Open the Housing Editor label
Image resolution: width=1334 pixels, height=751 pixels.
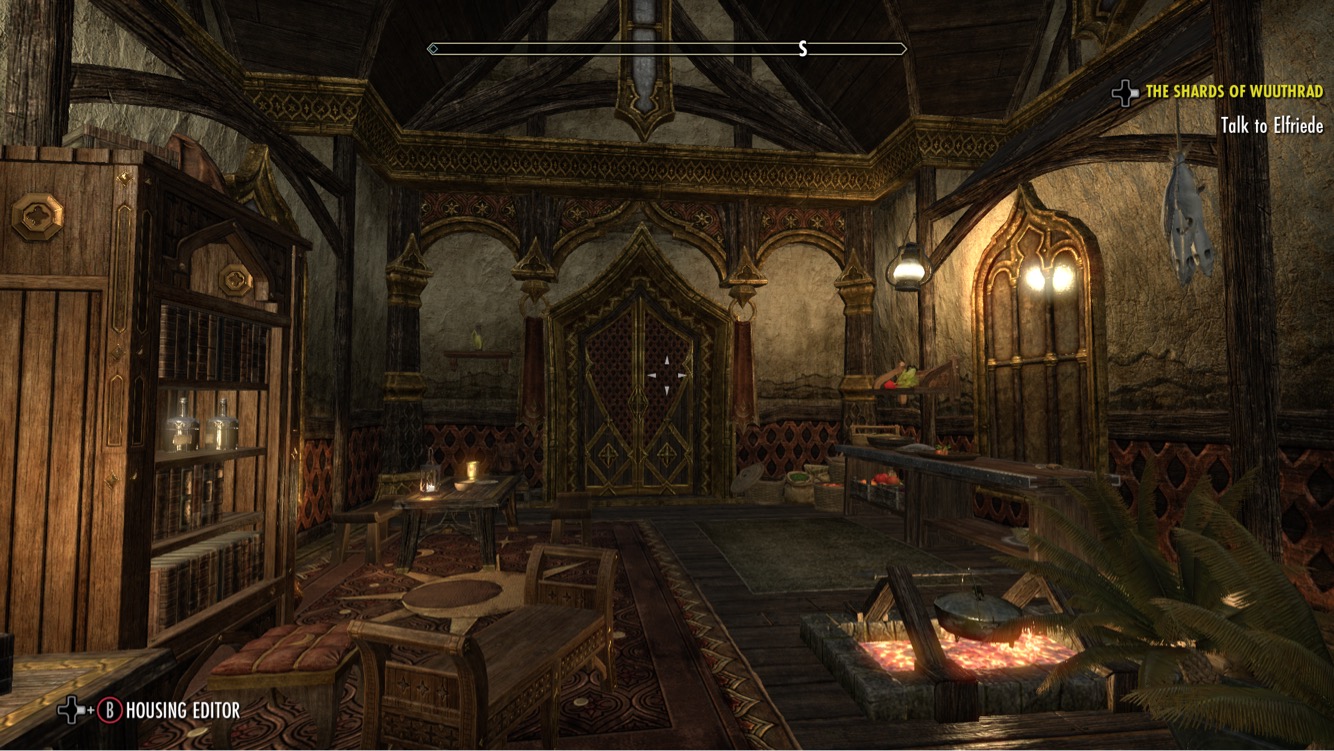tap(182, 711)
